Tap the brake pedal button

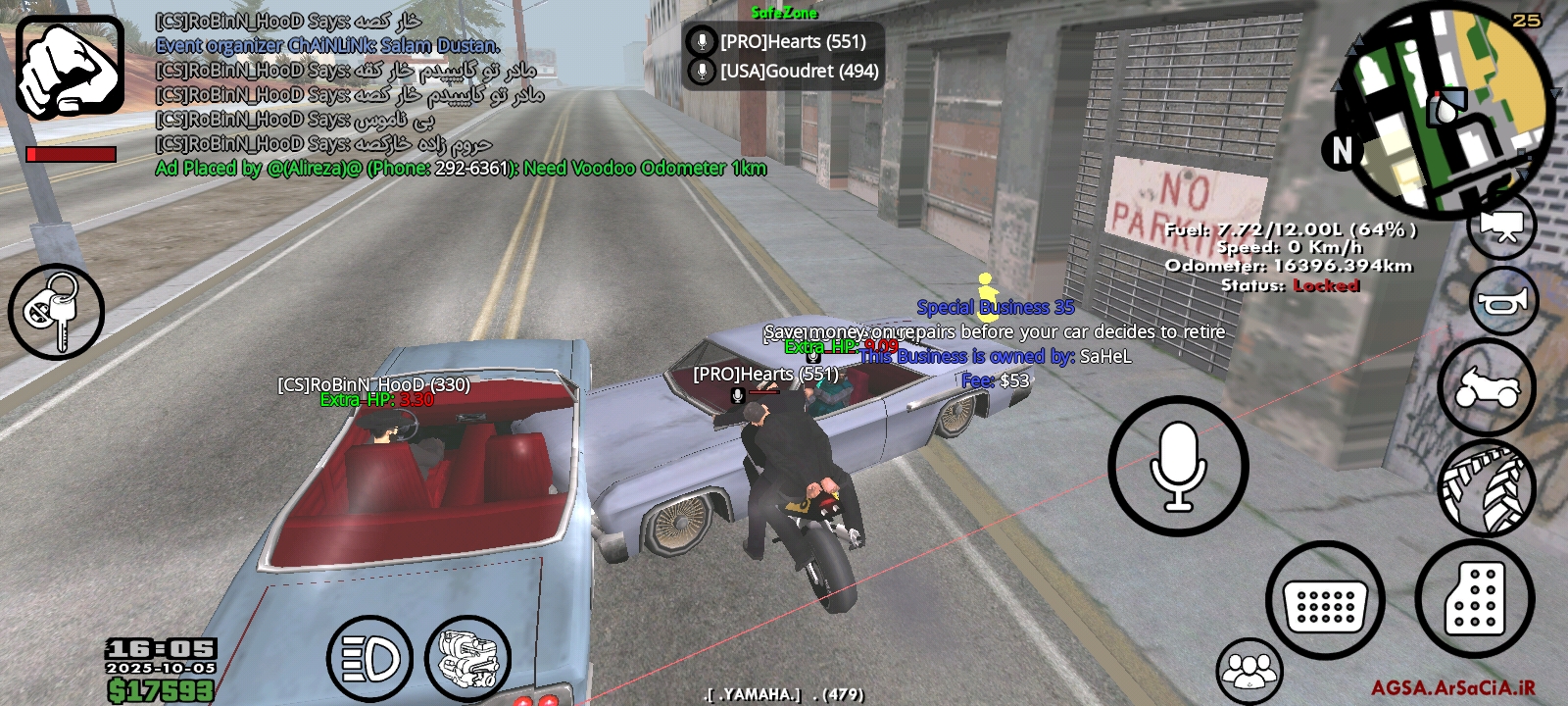(x=1325, y=600)
